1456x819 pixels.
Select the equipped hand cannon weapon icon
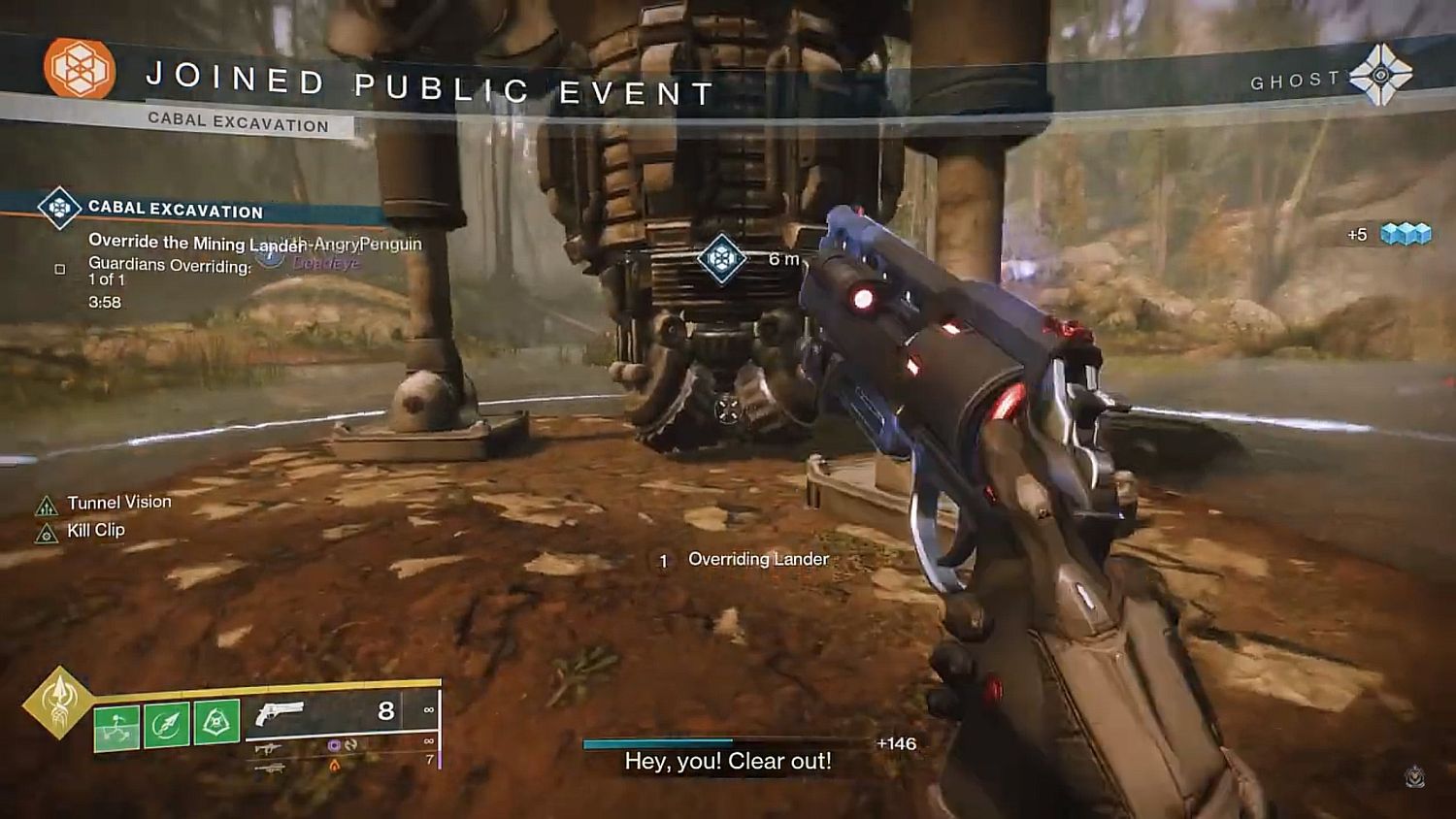[279, 713]
